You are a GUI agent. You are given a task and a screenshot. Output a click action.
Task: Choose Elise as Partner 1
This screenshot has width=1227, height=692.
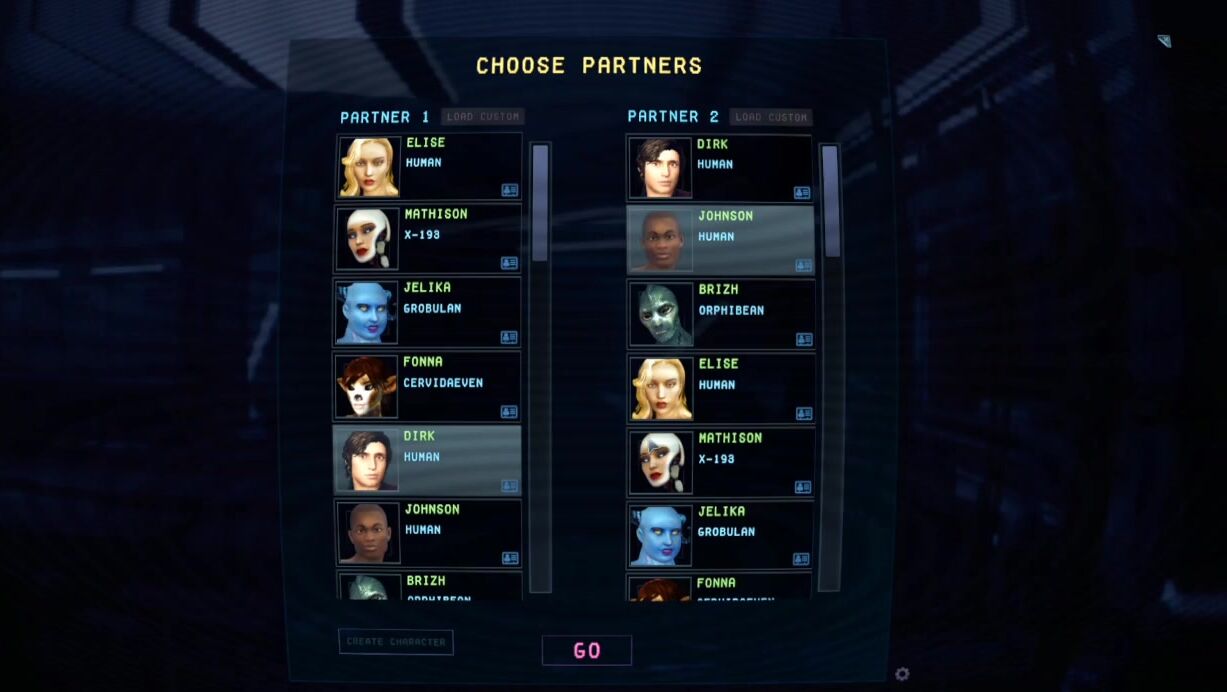[x=427, y=166]
